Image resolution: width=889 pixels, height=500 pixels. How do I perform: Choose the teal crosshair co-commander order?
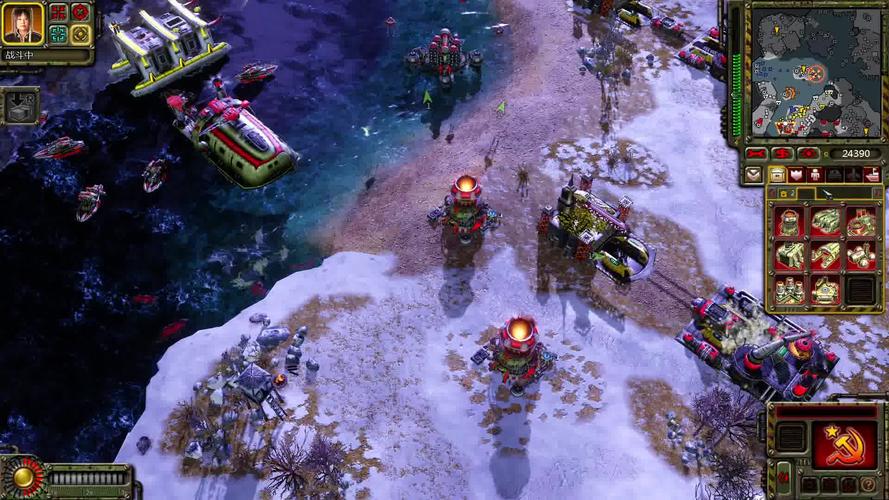pyautogui.click(x=58, y=35)
